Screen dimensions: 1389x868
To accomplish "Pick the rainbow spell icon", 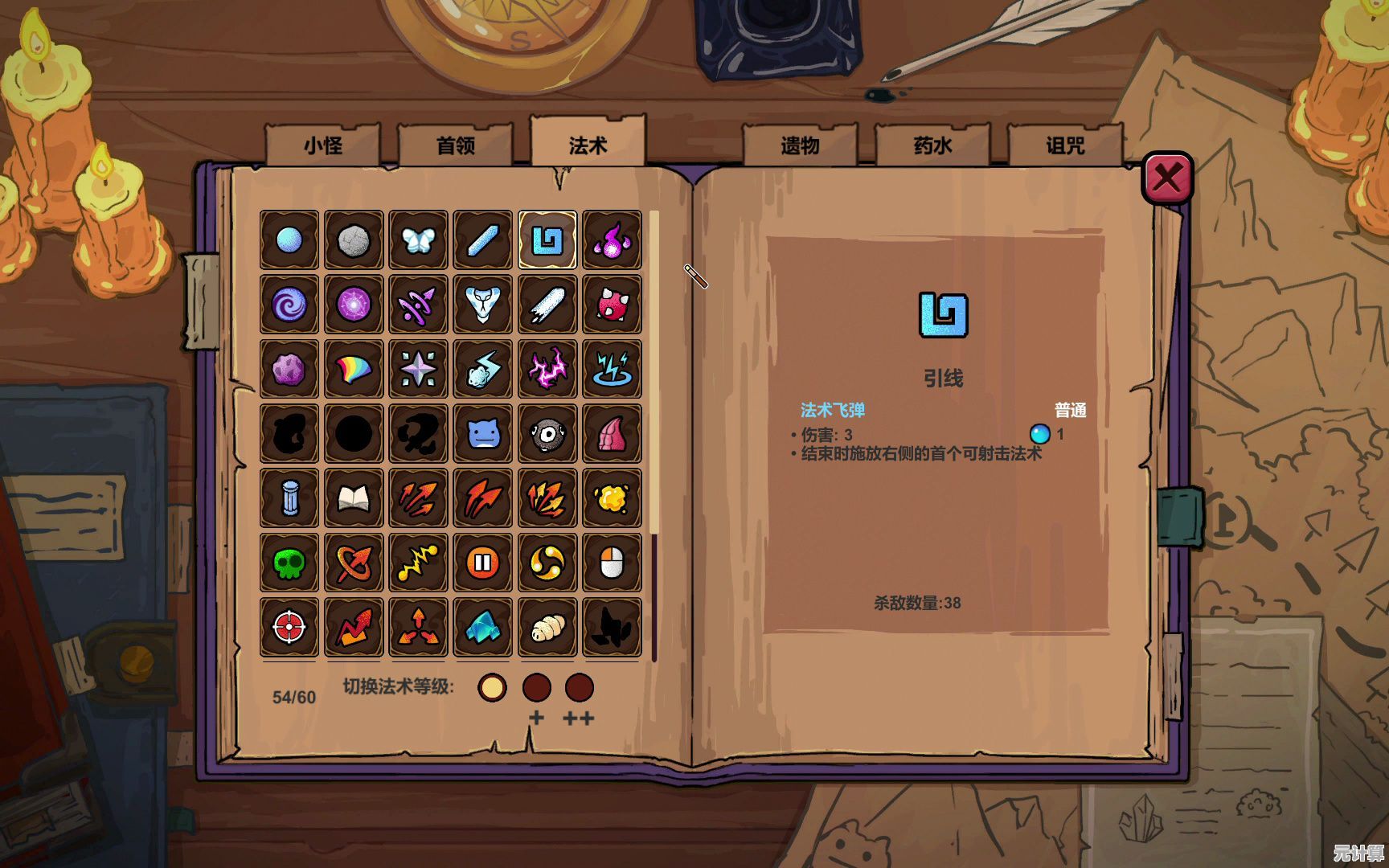I will pos(354,370).
